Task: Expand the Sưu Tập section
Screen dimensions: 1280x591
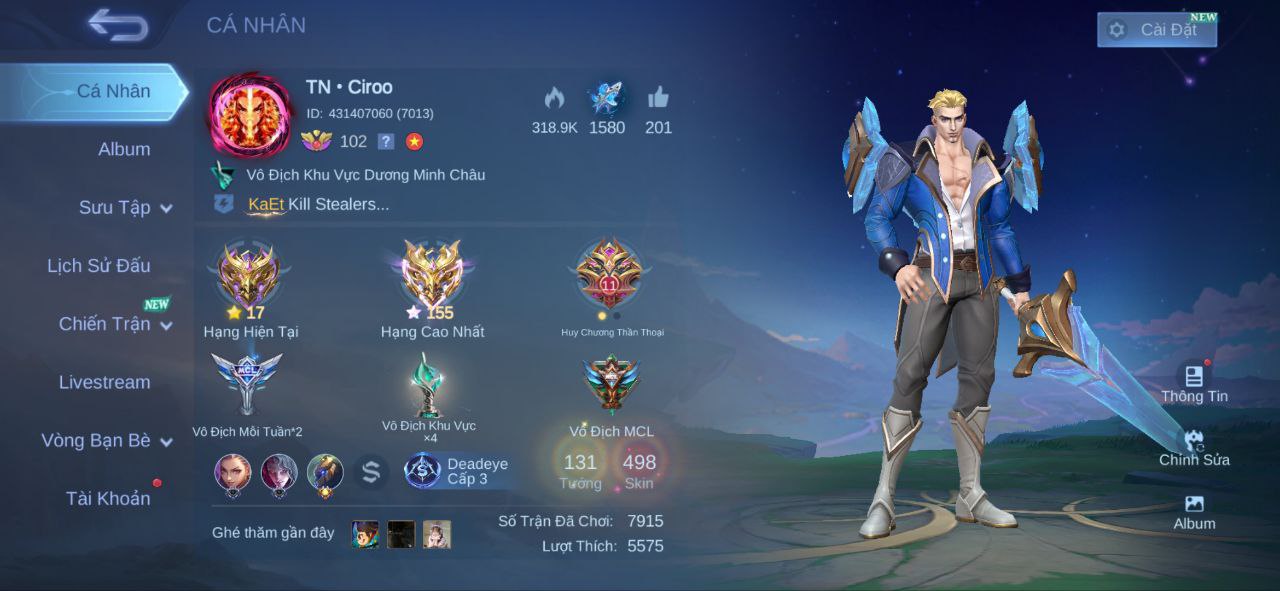Action: pyautogui.click(x=125, y=207)
